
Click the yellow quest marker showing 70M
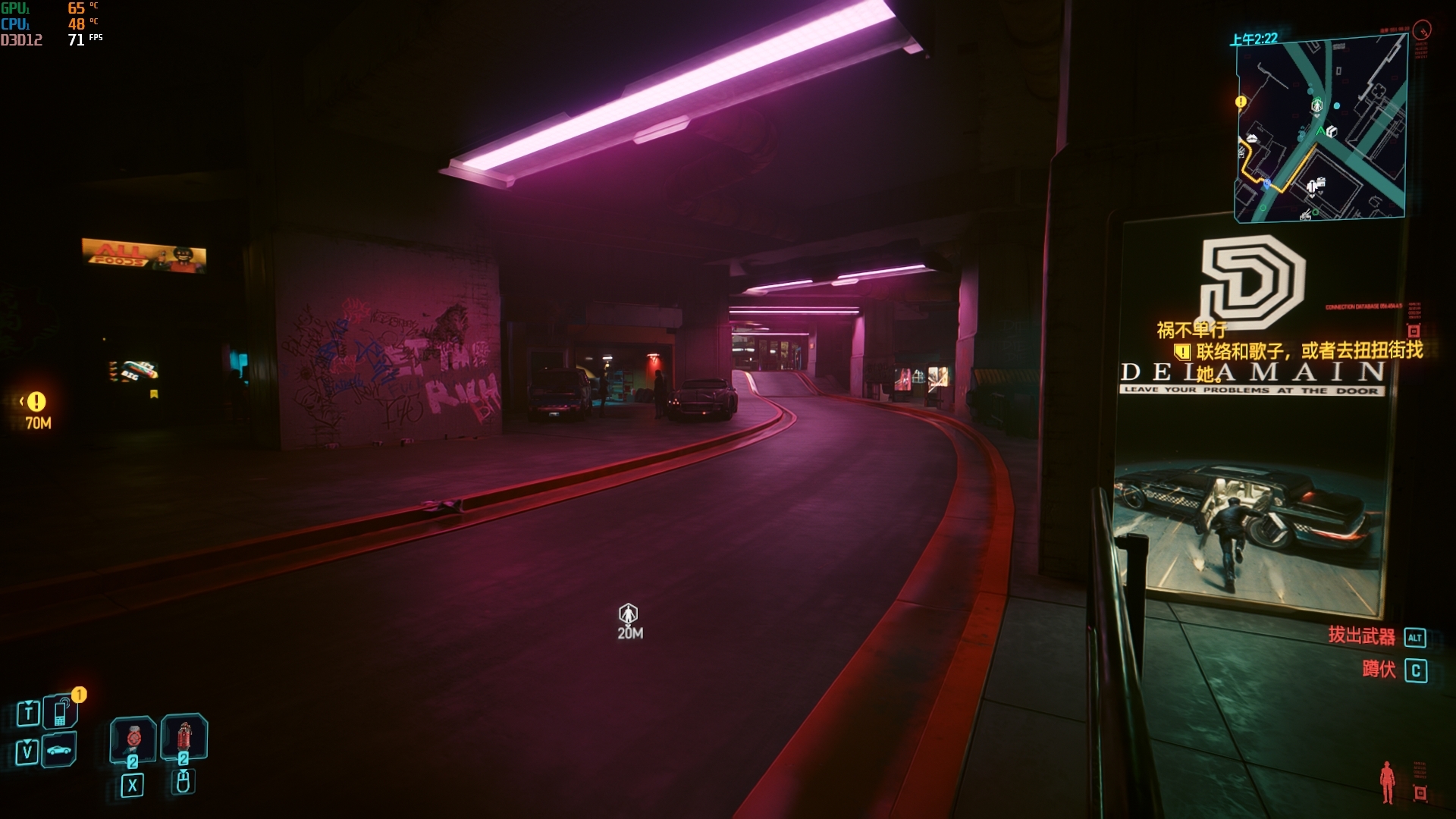click(x=36, y=402)
